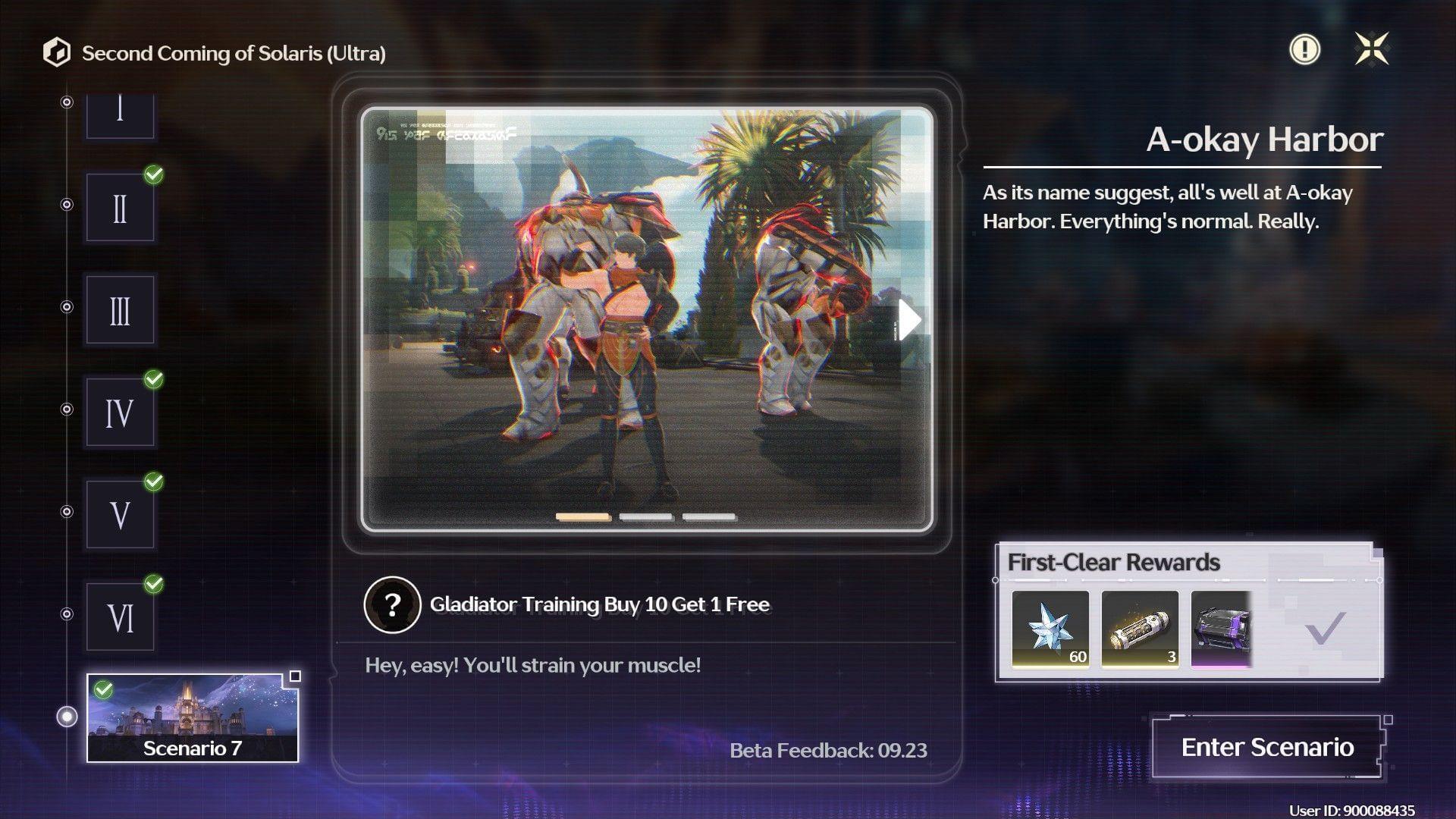Jump to the second preview slide indicator

pyautogui.click(x=646, y=517)
